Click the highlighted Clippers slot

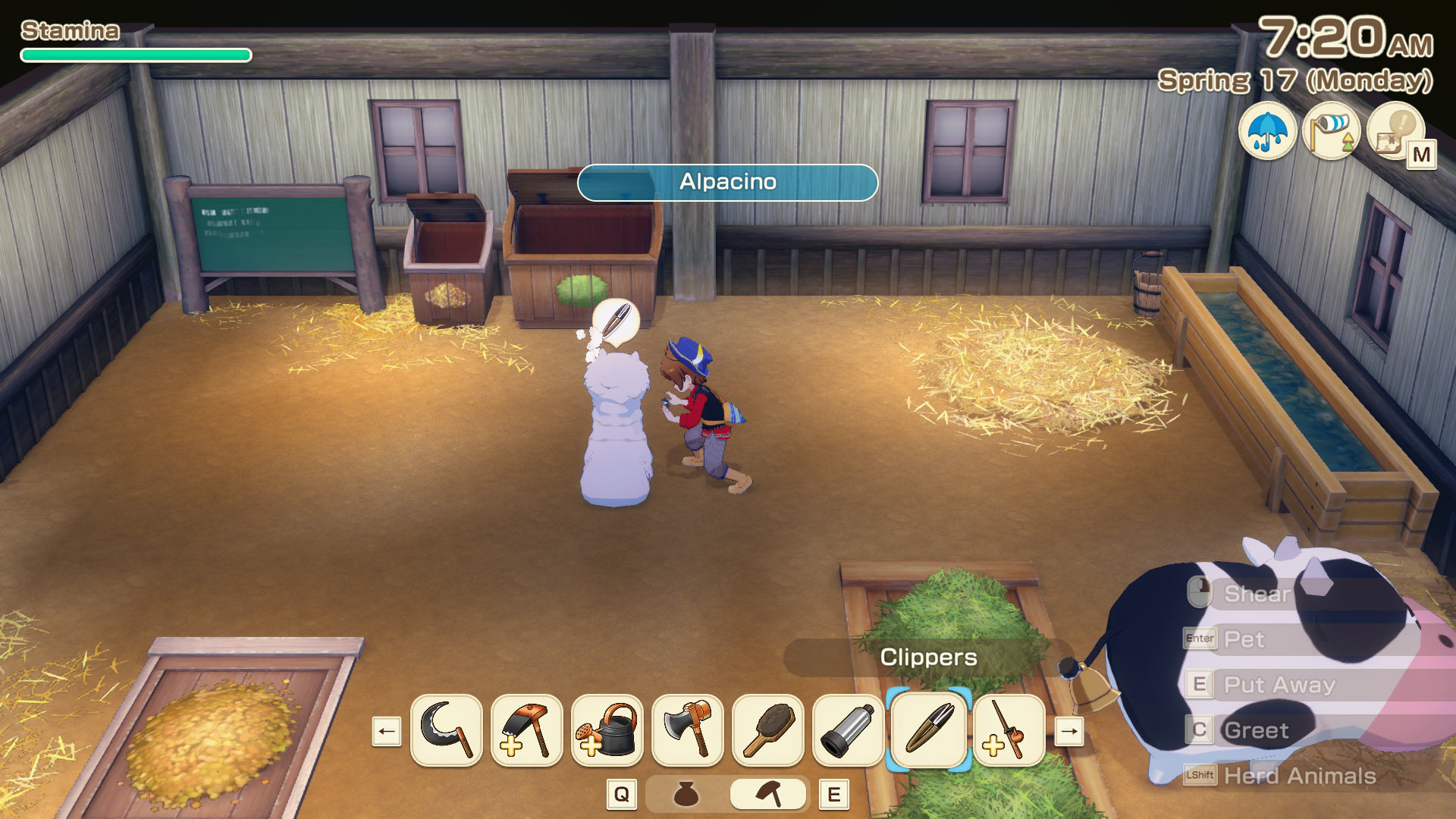929,730
